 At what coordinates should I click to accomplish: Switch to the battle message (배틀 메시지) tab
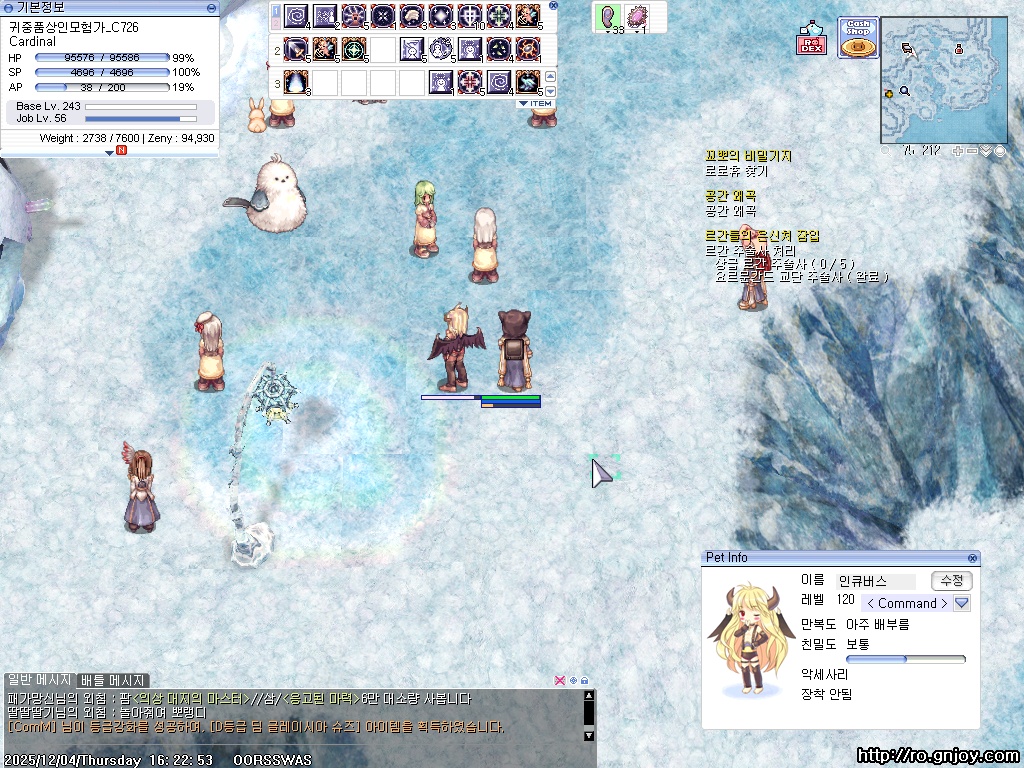tap(114, 680)
